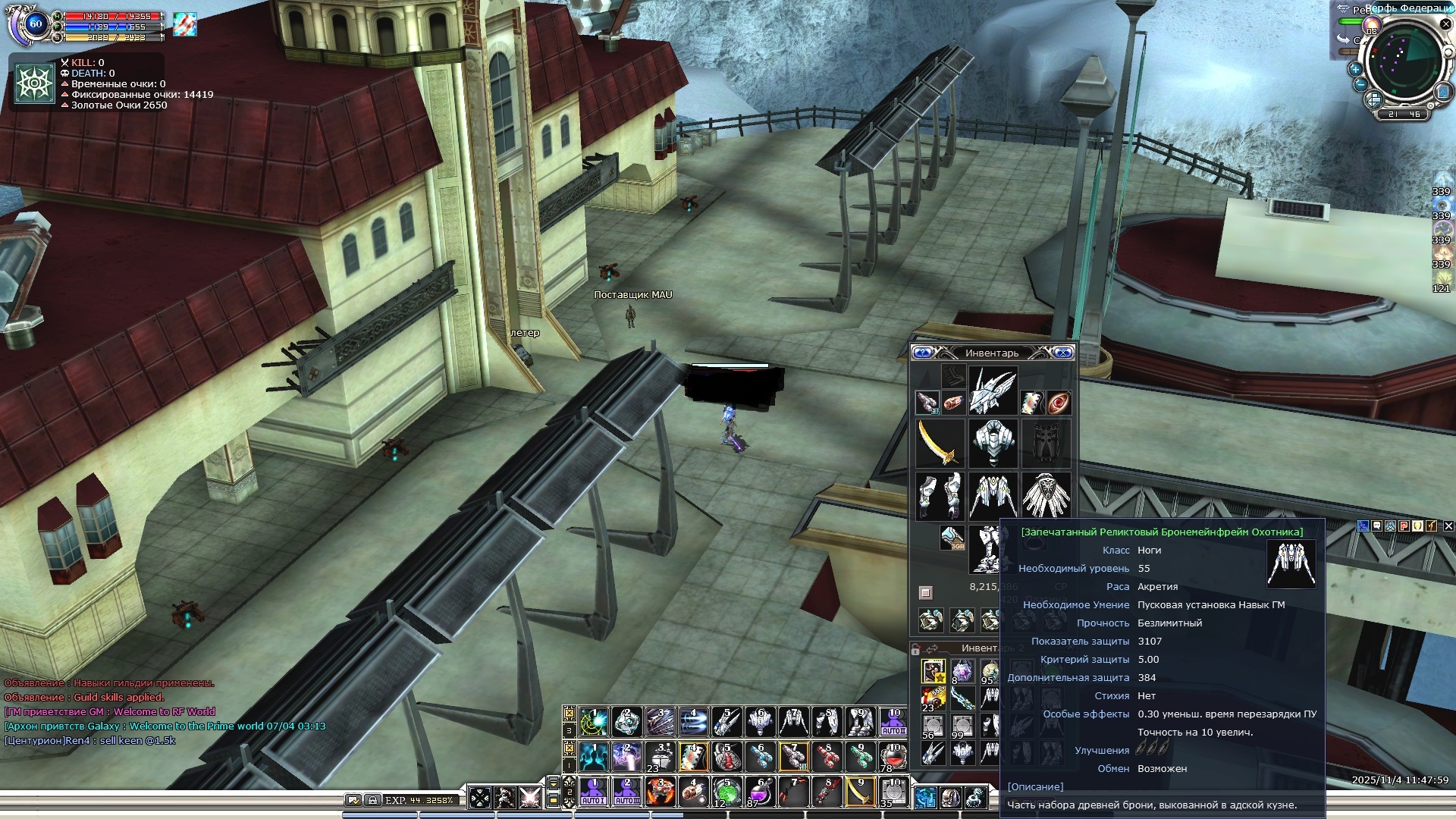This screenshot has width=1456, height=819.
Task: Select the equipped white gauntlets slot
Action: [939, 495]
